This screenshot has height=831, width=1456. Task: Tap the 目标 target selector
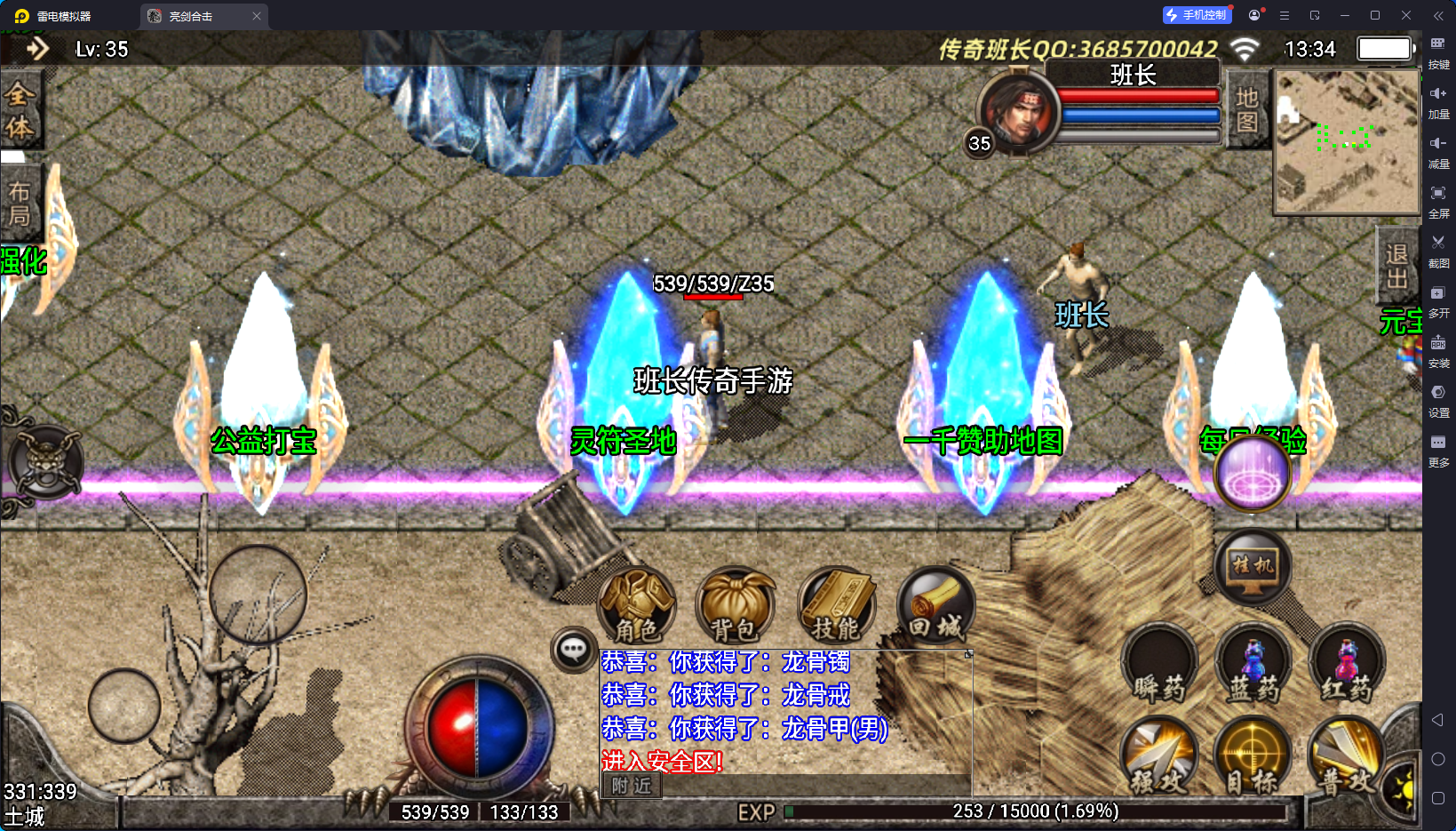tap(1253, 756)
